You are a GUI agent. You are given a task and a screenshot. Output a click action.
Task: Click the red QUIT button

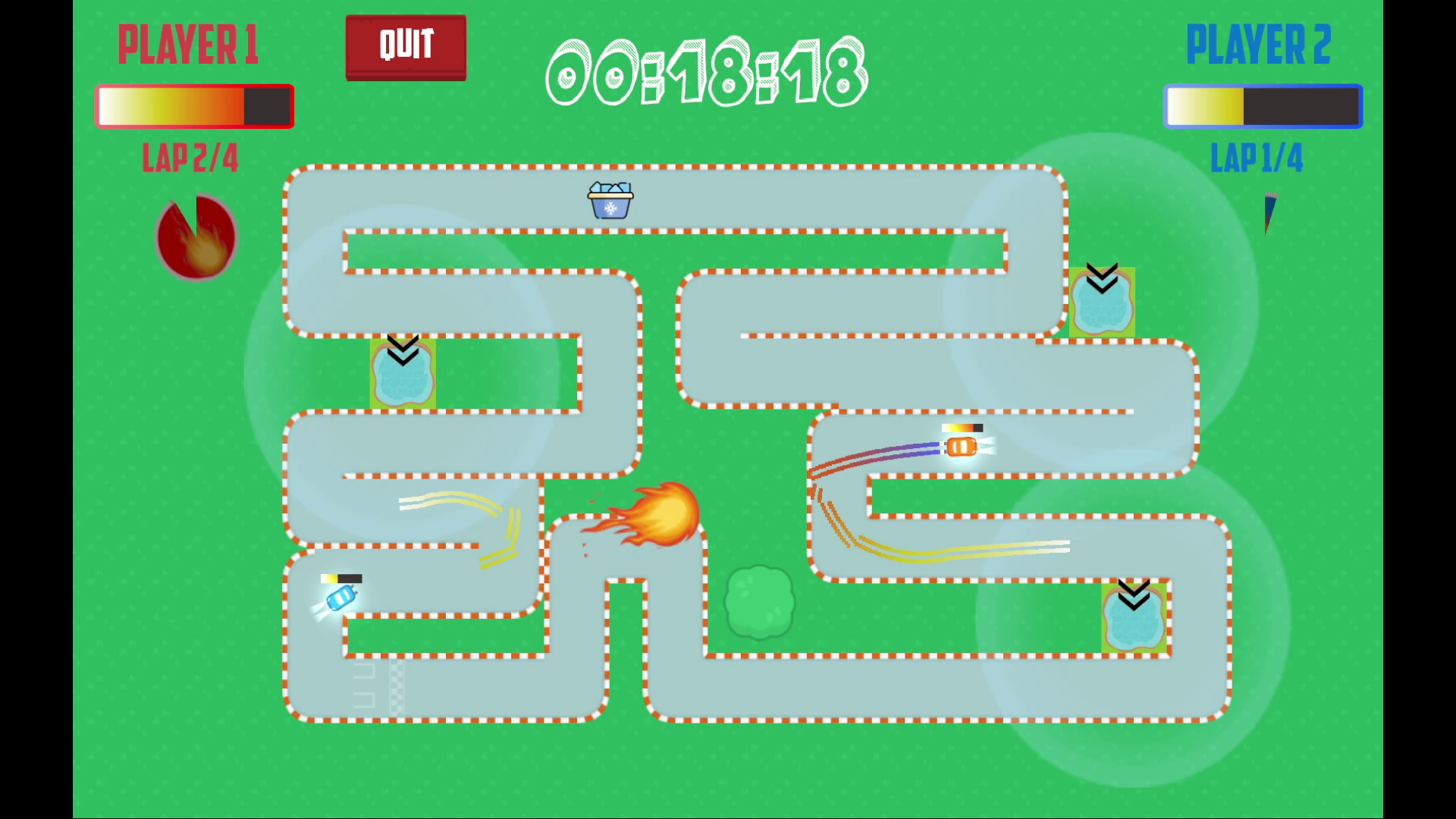point(406,47)
